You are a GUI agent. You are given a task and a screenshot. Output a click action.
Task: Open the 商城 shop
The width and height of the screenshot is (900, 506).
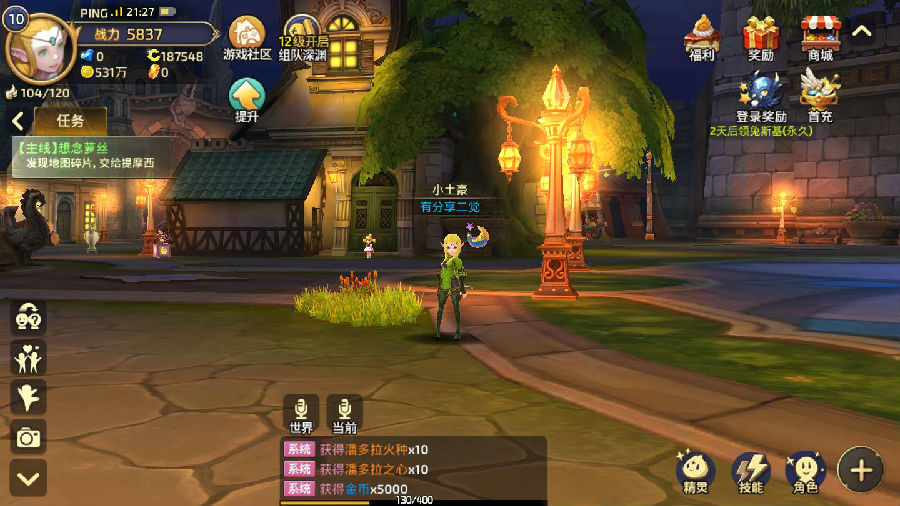pos(820,38)
